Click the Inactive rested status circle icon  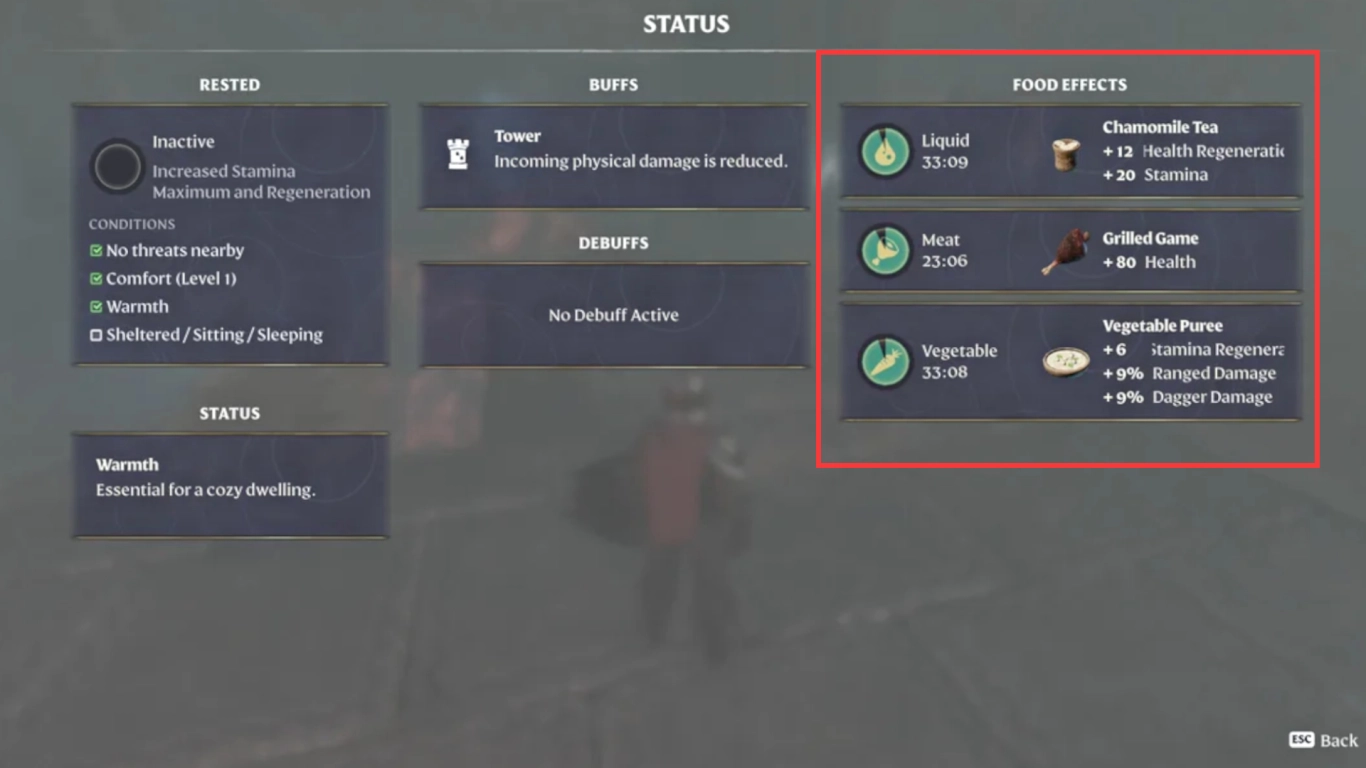tap(117, 166)
